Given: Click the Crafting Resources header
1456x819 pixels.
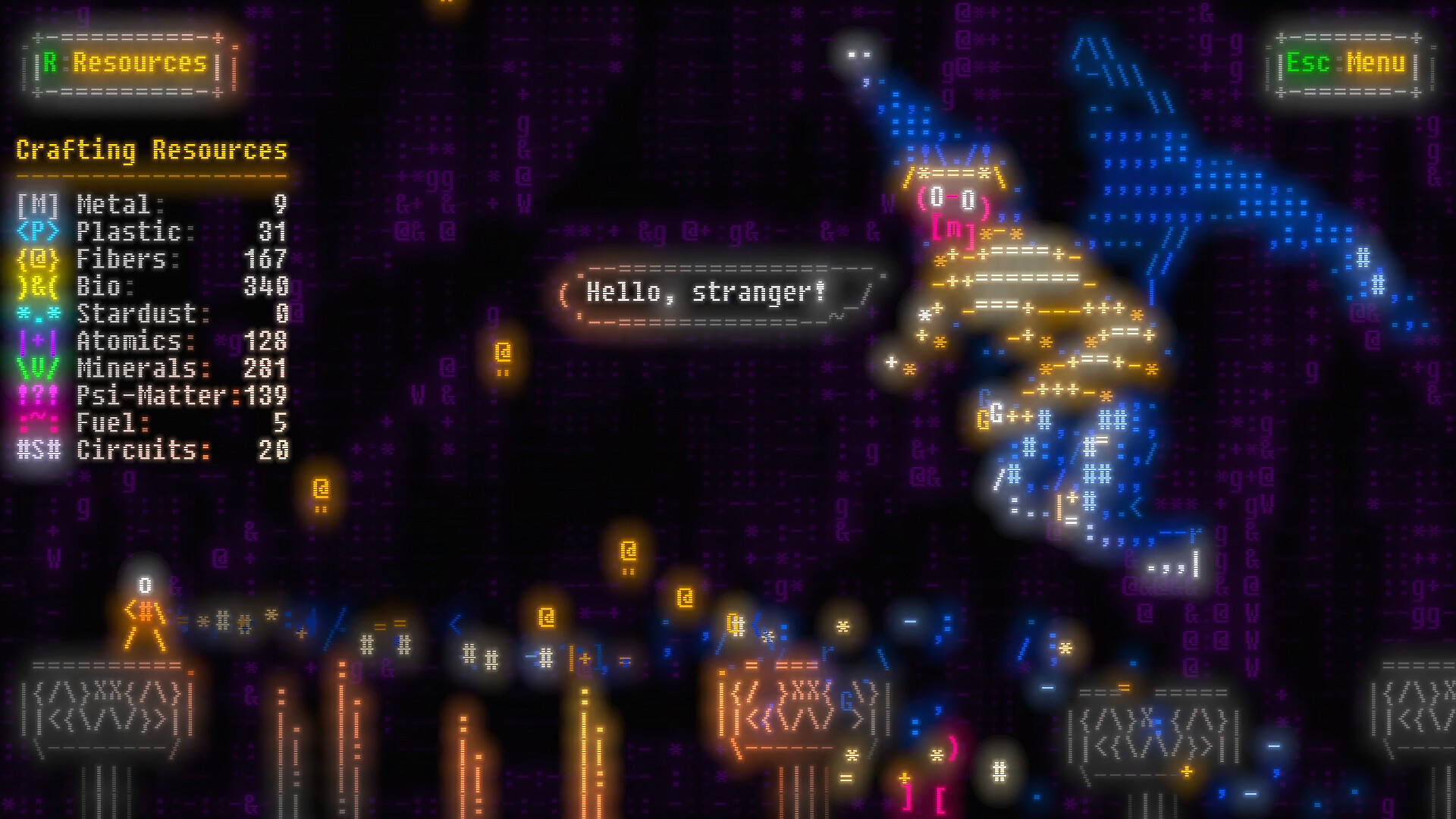Looking at the screenshot, I should coord(152,150).
